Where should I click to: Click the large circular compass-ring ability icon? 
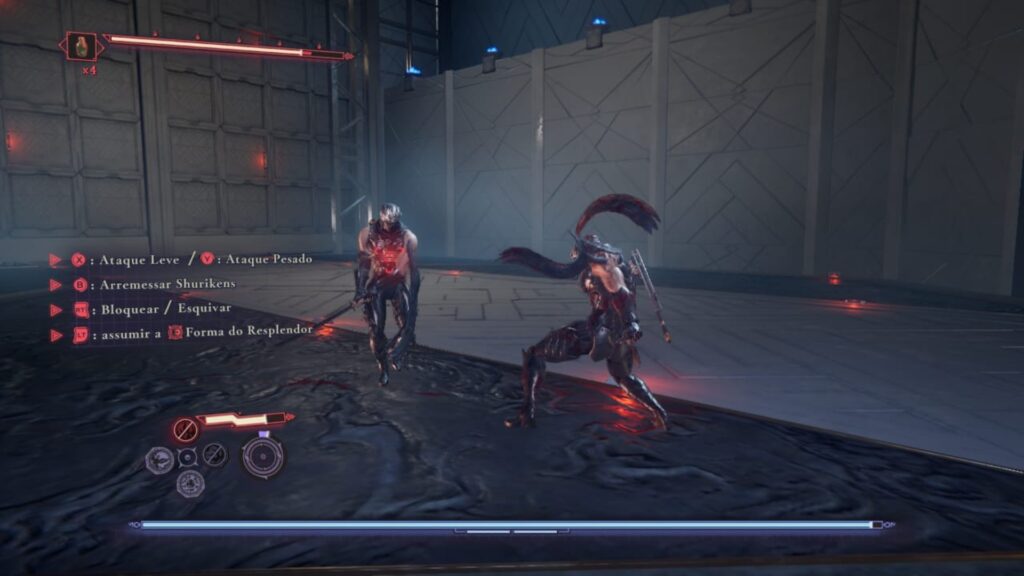coord(262,457)
